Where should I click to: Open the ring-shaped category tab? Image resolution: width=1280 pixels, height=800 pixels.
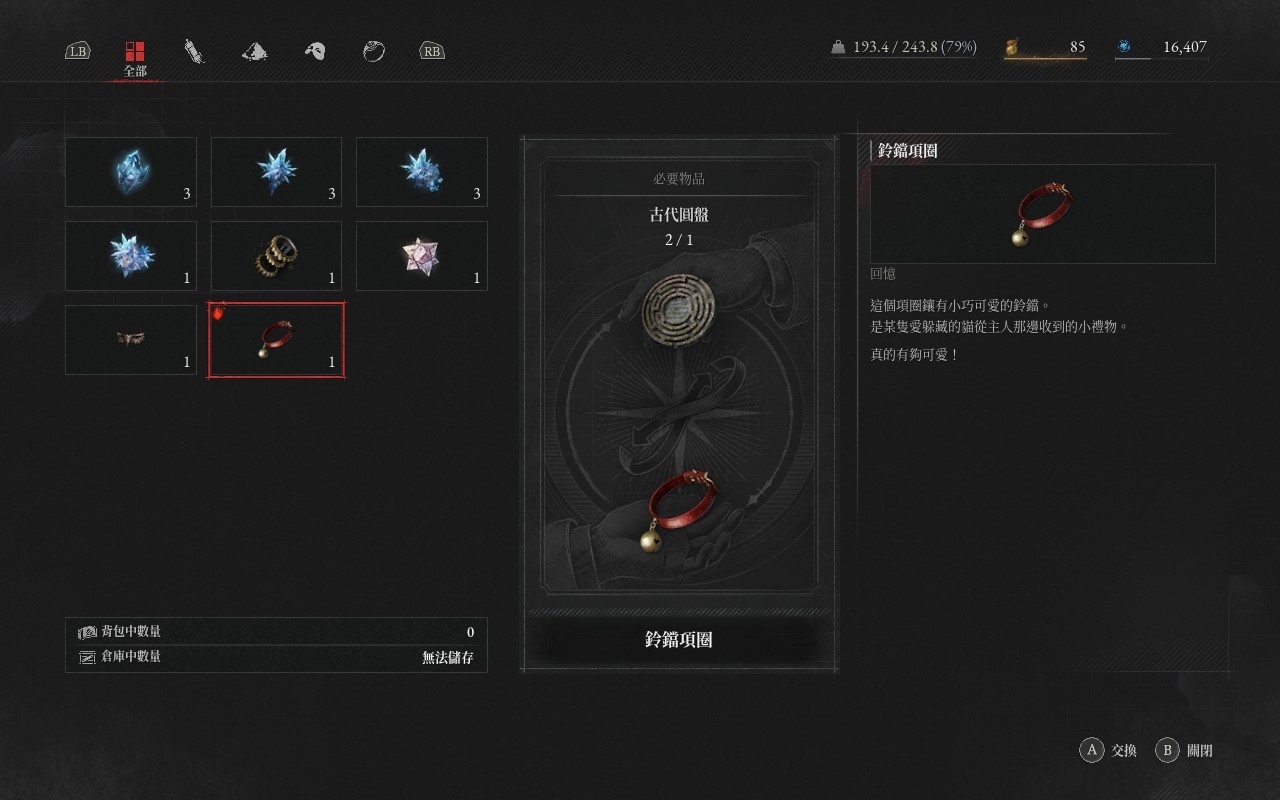tap(374, 51)
